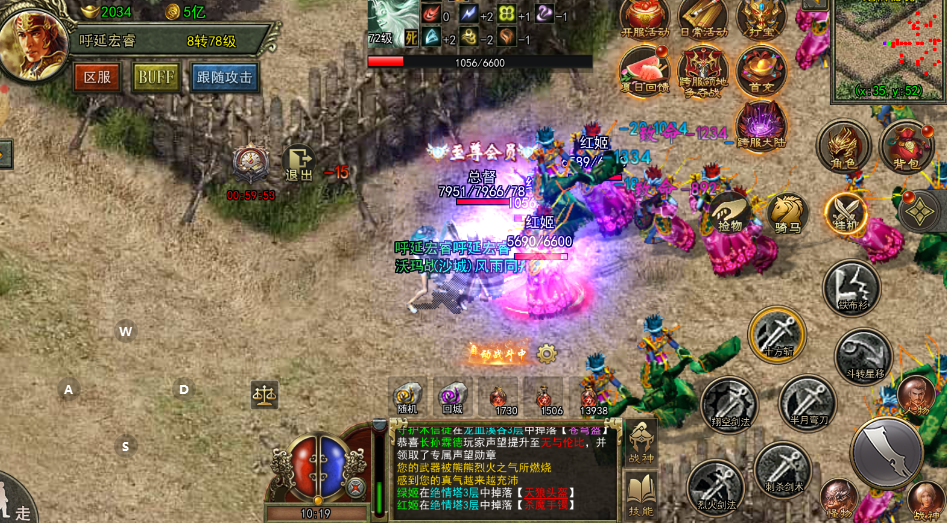Screen dimensions: 947x523
Task: Use the 回城 return-to-town stone
Action: pyautogui.click(x=453, y=396)
